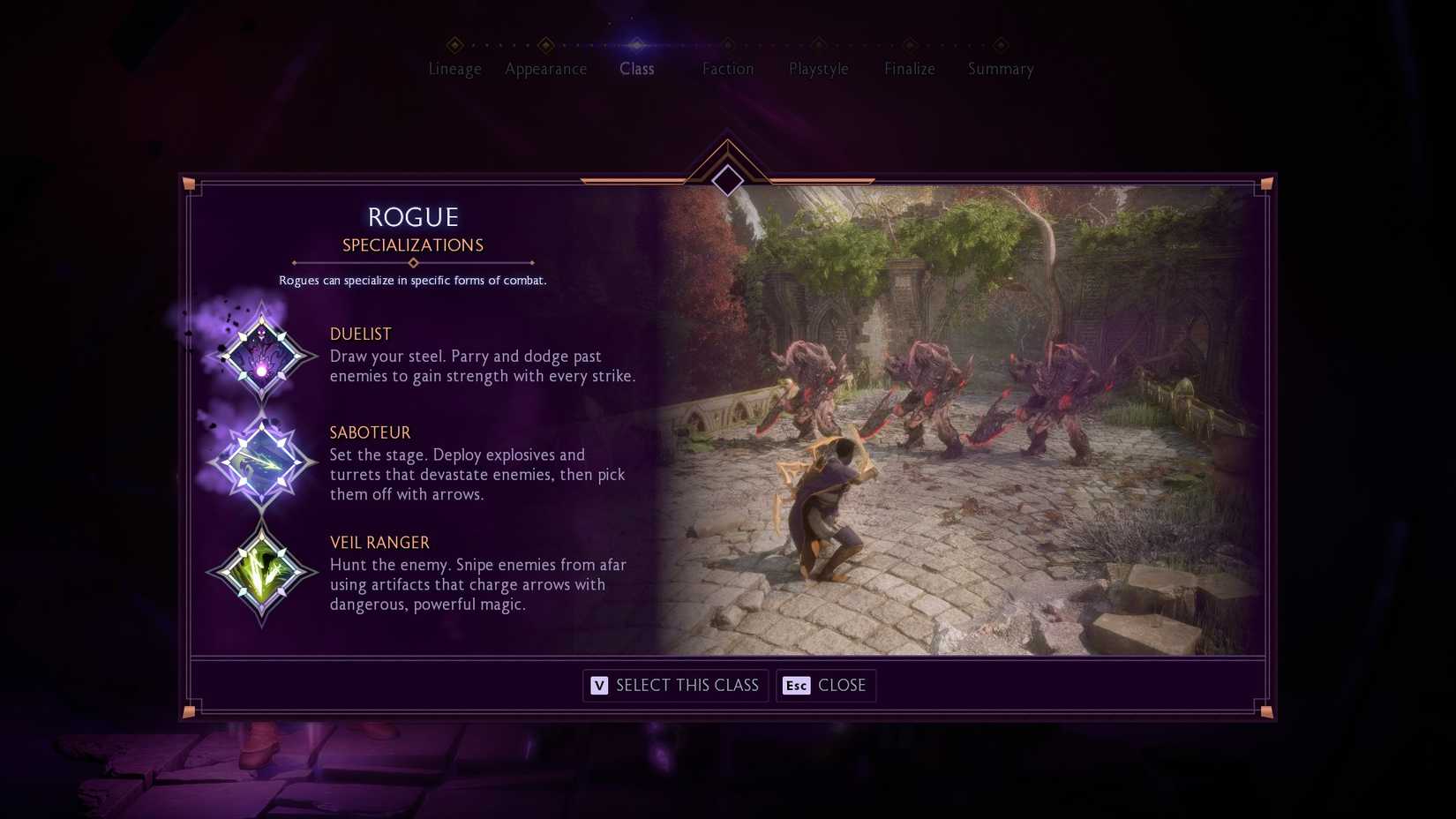This screenshot has height=819, width=1456.
Task: Switch to the Appearance step
Action: tap(545, 69)
